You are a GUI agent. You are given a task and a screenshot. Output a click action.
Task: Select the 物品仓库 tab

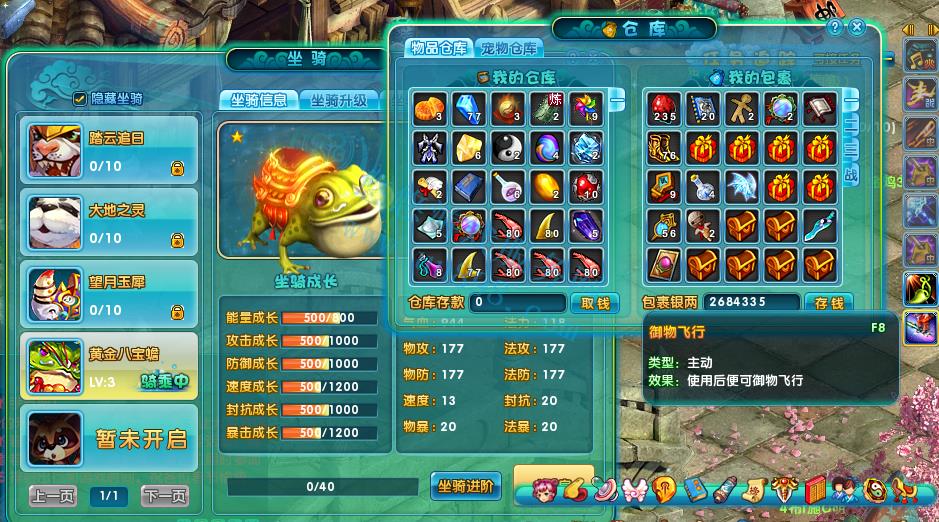436,48
